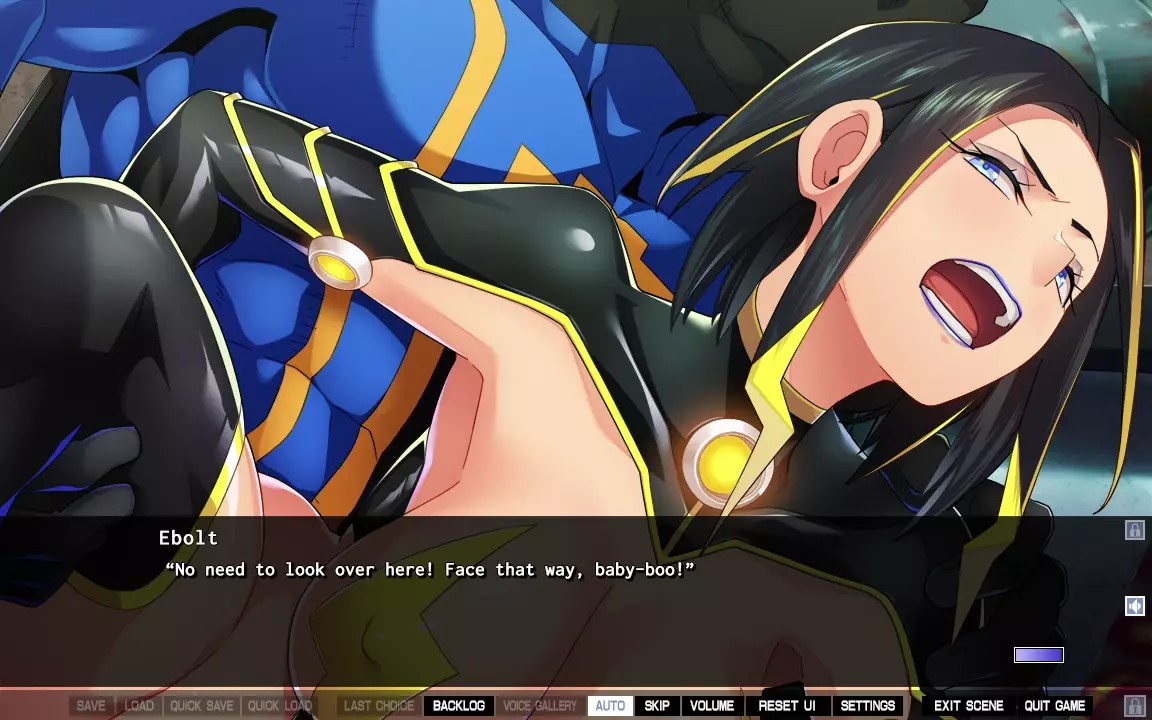Toggle Auto mode
The height and width of the screenshot is (720, 1152).
(x=610, y=706)
